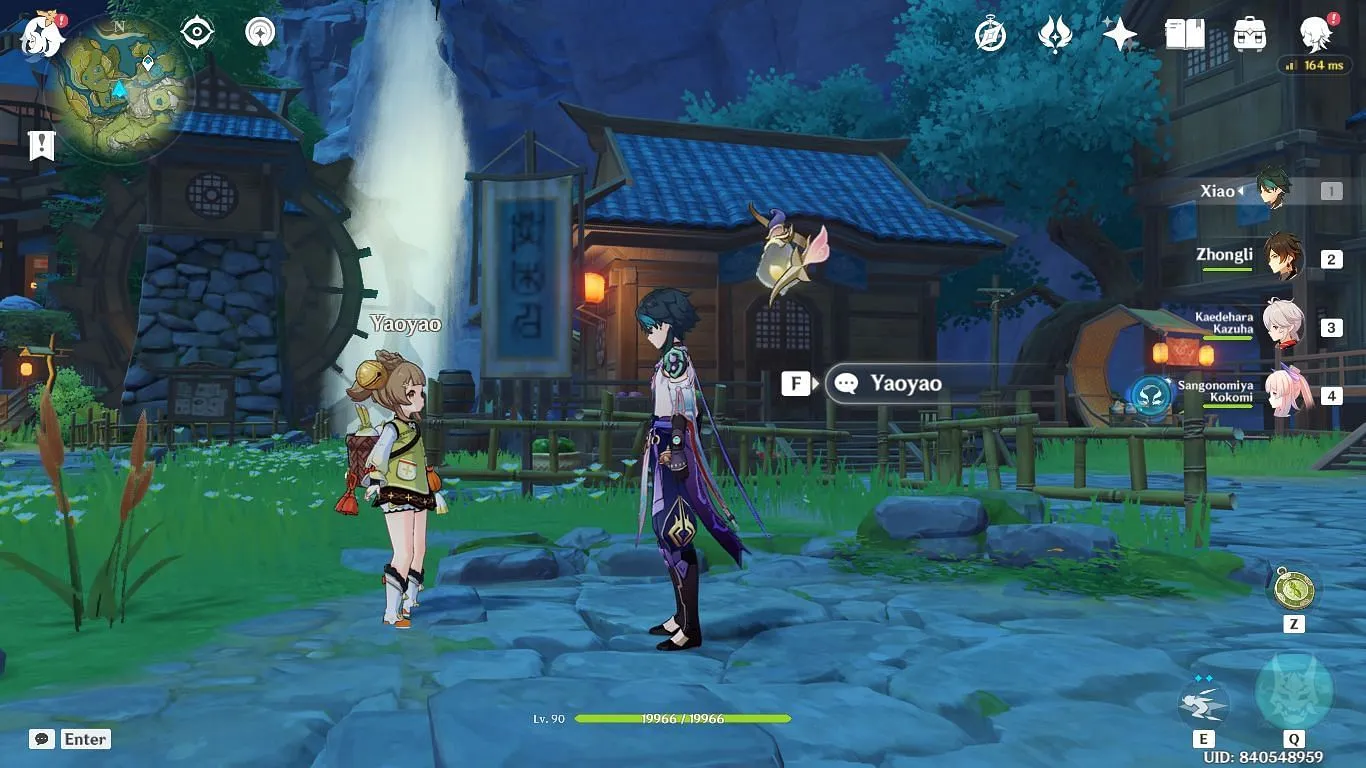Open the character profile head icon
The height and width of the screenshot is (768, 1366).
1315,35
